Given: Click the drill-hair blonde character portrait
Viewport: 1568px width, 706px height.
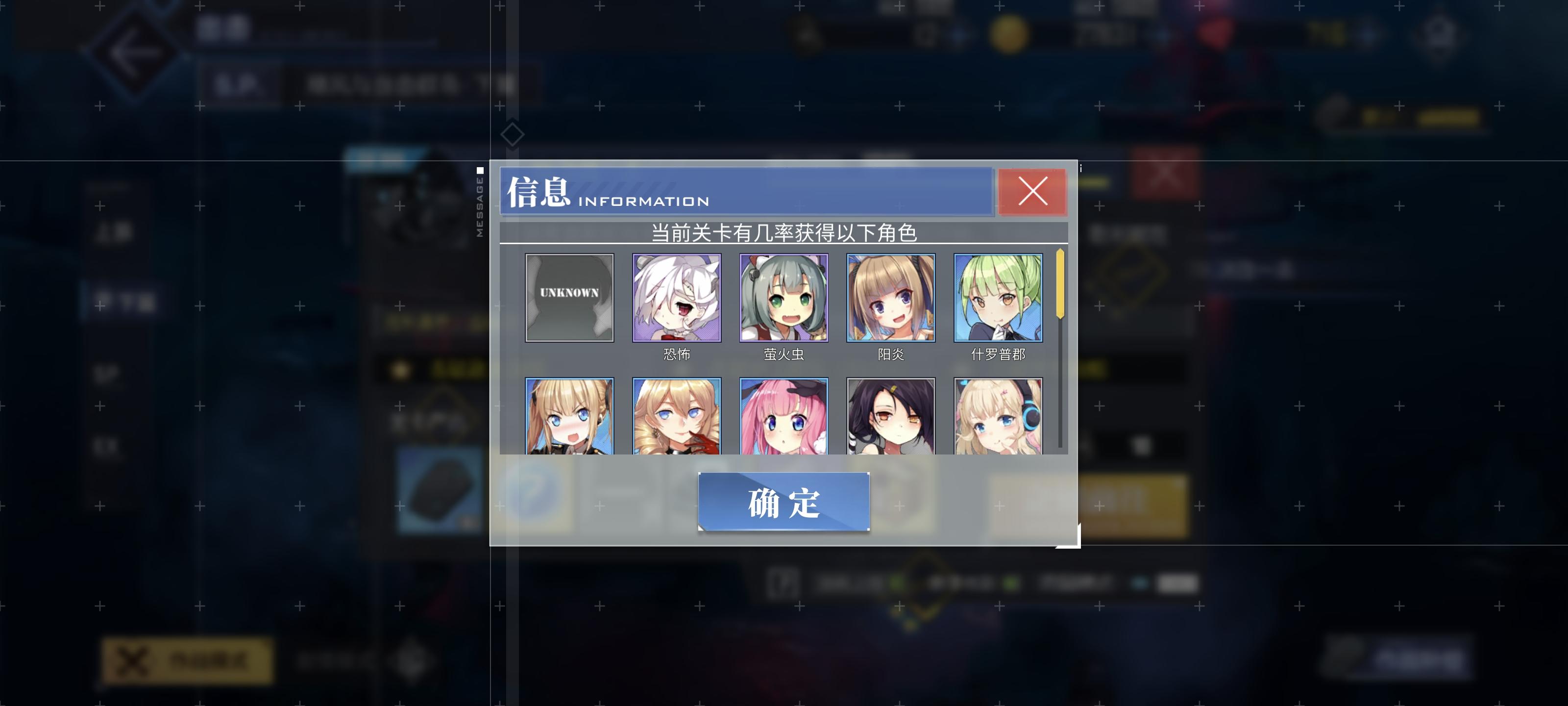Looking at the screenshot, I should (x=676, y=420).
